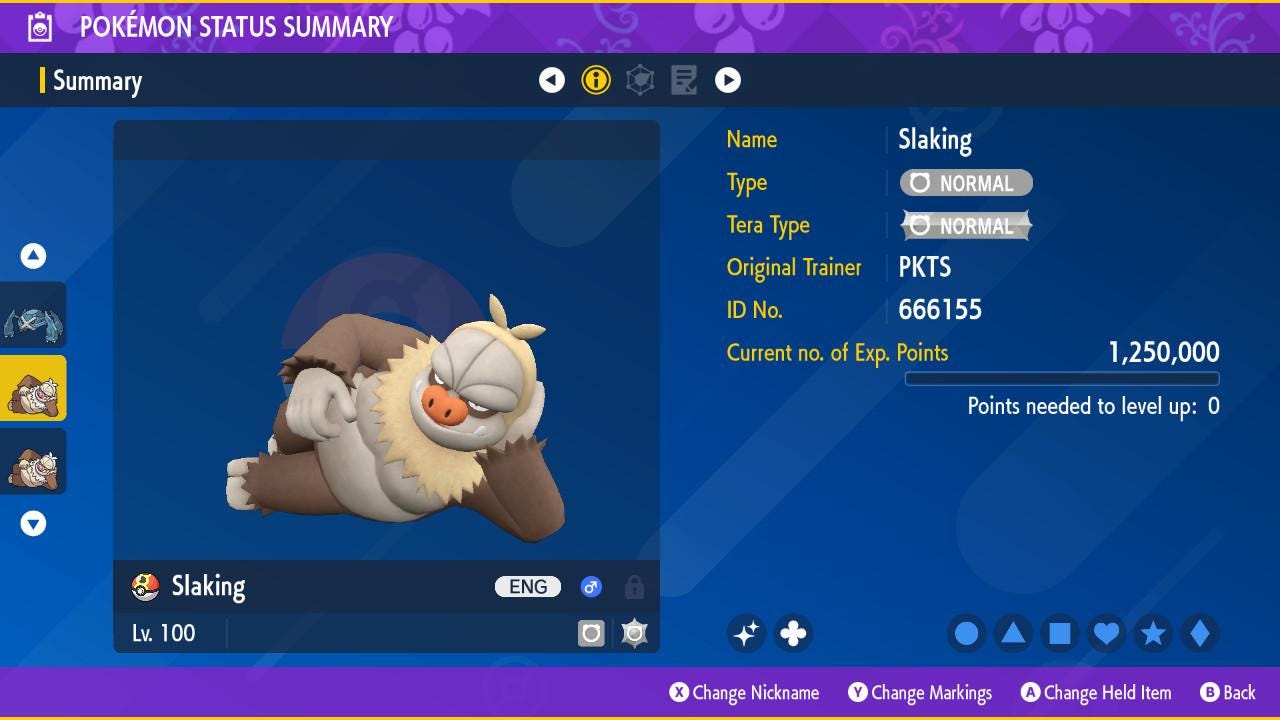Go to the previous summary page arrow
This screenshot has width=1280, height=720.
tap(552, 80)
